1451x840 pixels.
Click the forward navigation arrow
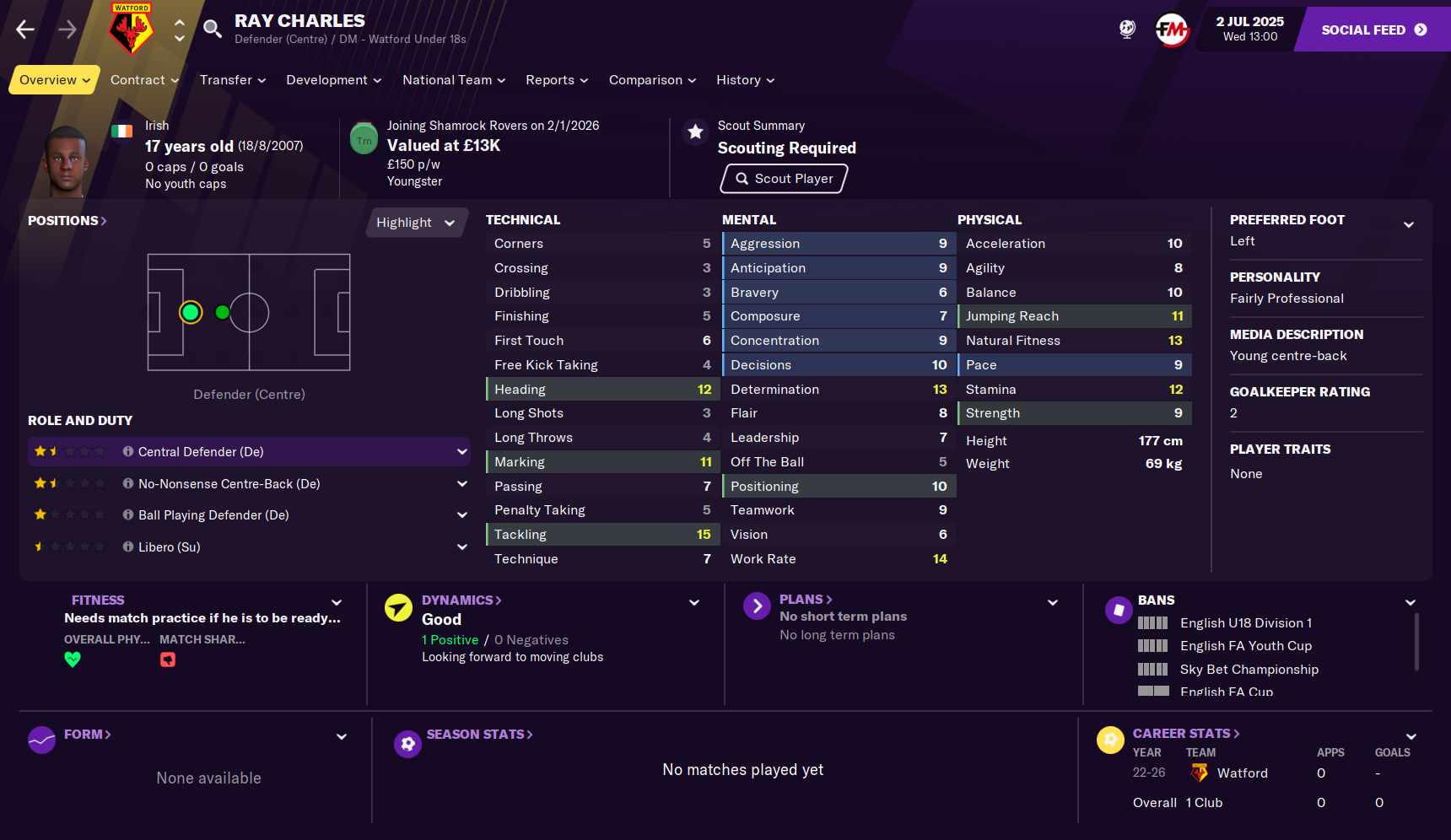coord(66,29)
